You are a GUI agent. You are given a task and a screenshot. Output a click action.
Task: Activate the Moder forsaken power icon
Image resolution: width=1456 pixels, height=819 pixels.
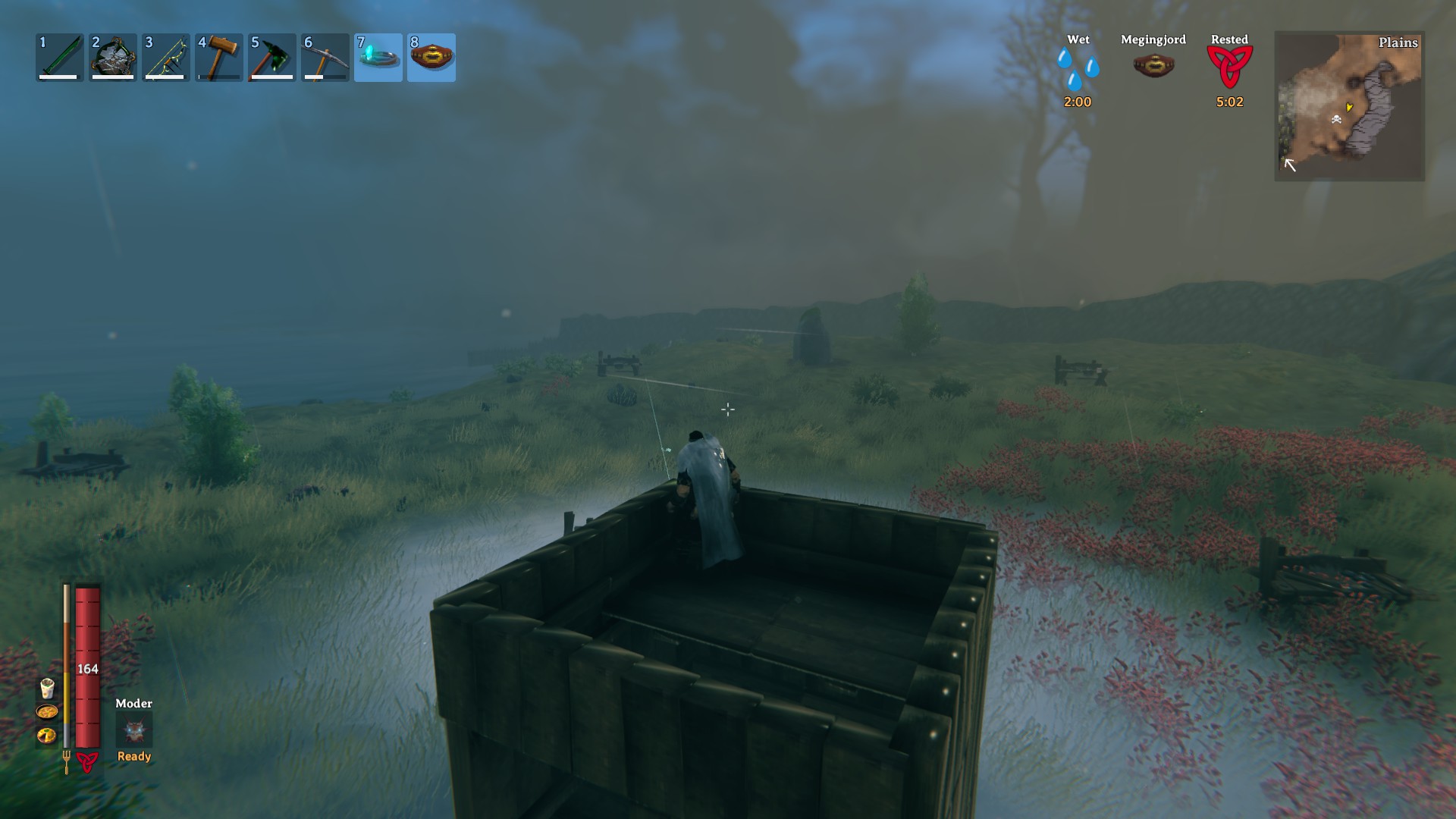(x=134, y=731)
